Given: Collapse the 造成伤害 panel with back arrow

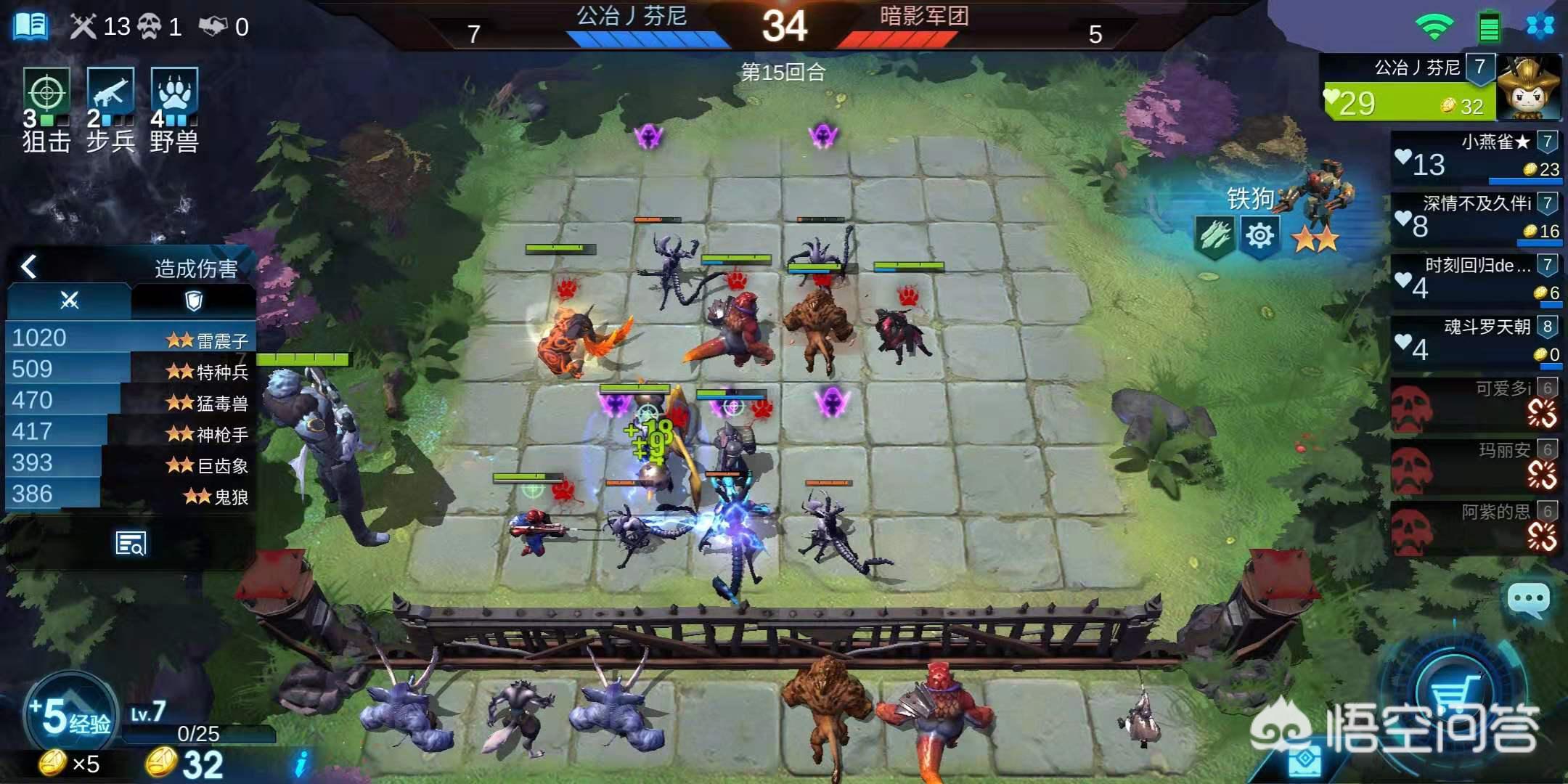Looking at the screenshot, I should [29, 267].
